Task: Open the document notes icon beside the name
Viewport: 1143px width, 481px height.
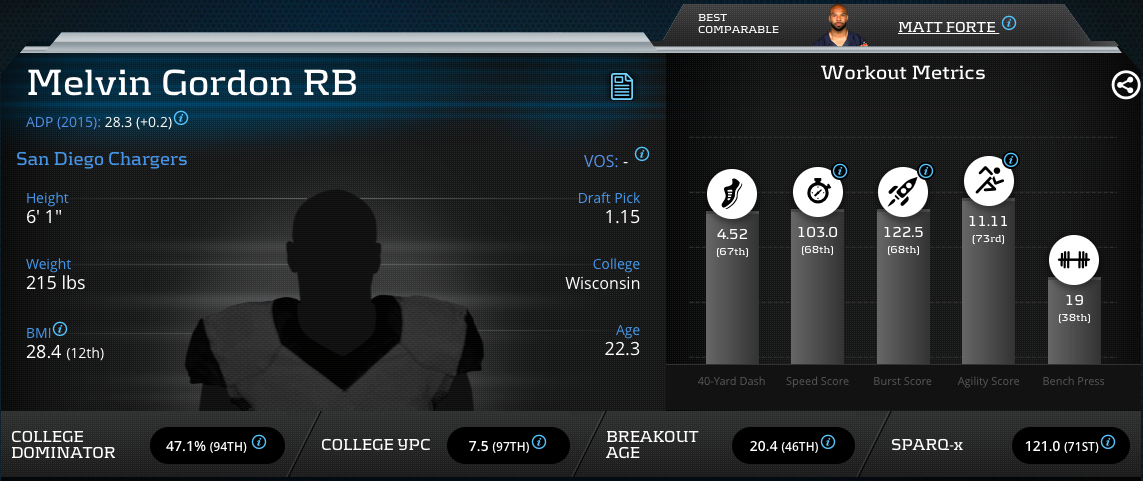Action: [x=623, y=86]
